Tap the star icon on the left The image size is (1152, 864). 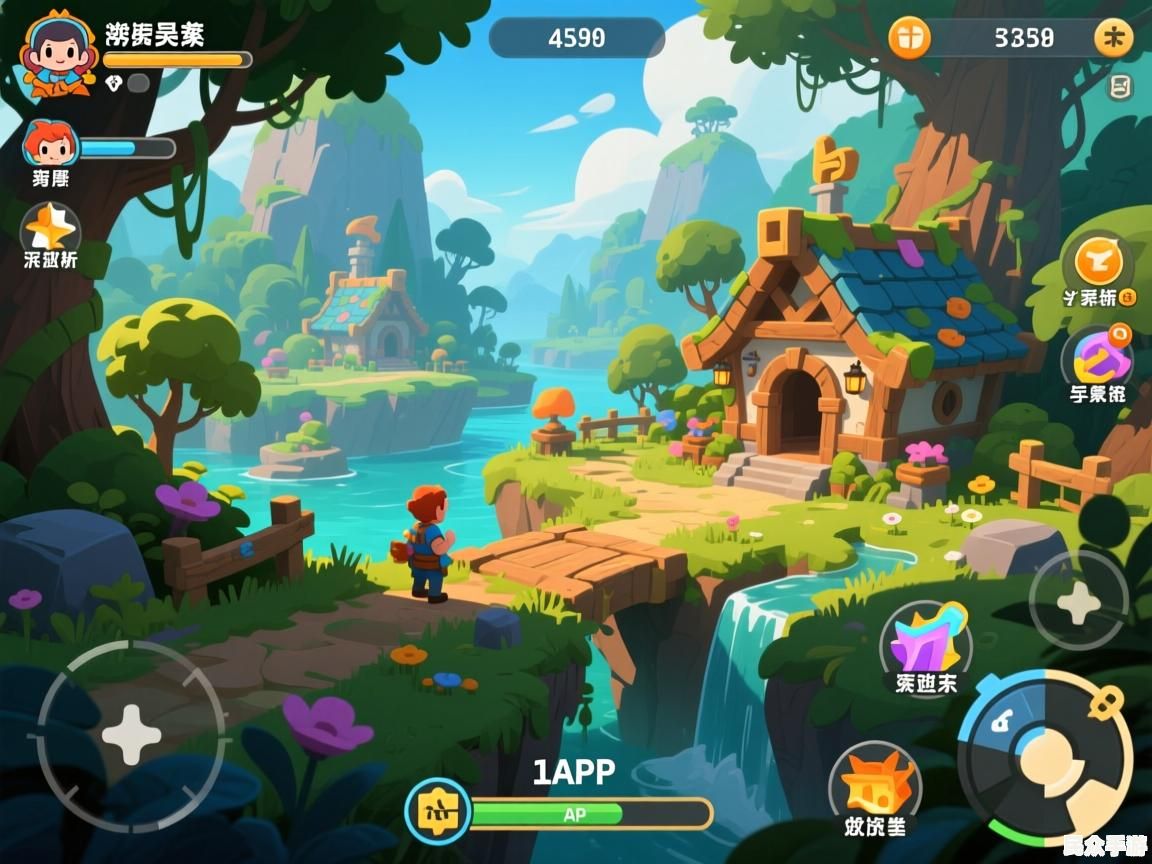[x=50, y=229]
